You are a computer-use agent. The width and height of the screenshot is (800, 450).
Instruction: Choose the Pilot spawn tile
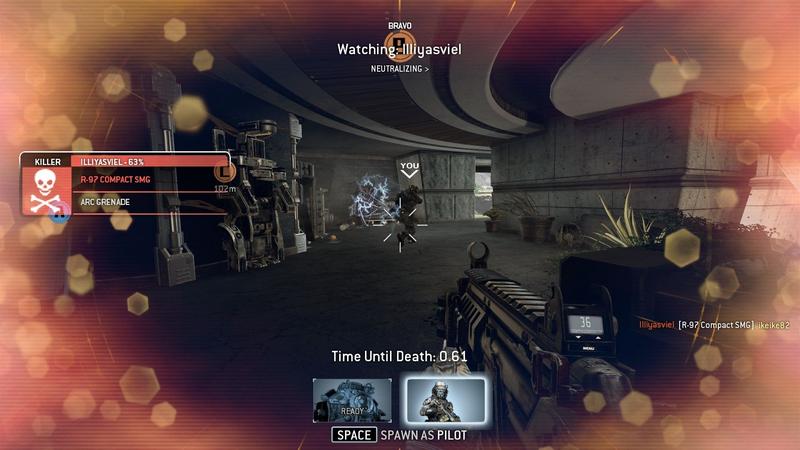click(x=445, y=400)
